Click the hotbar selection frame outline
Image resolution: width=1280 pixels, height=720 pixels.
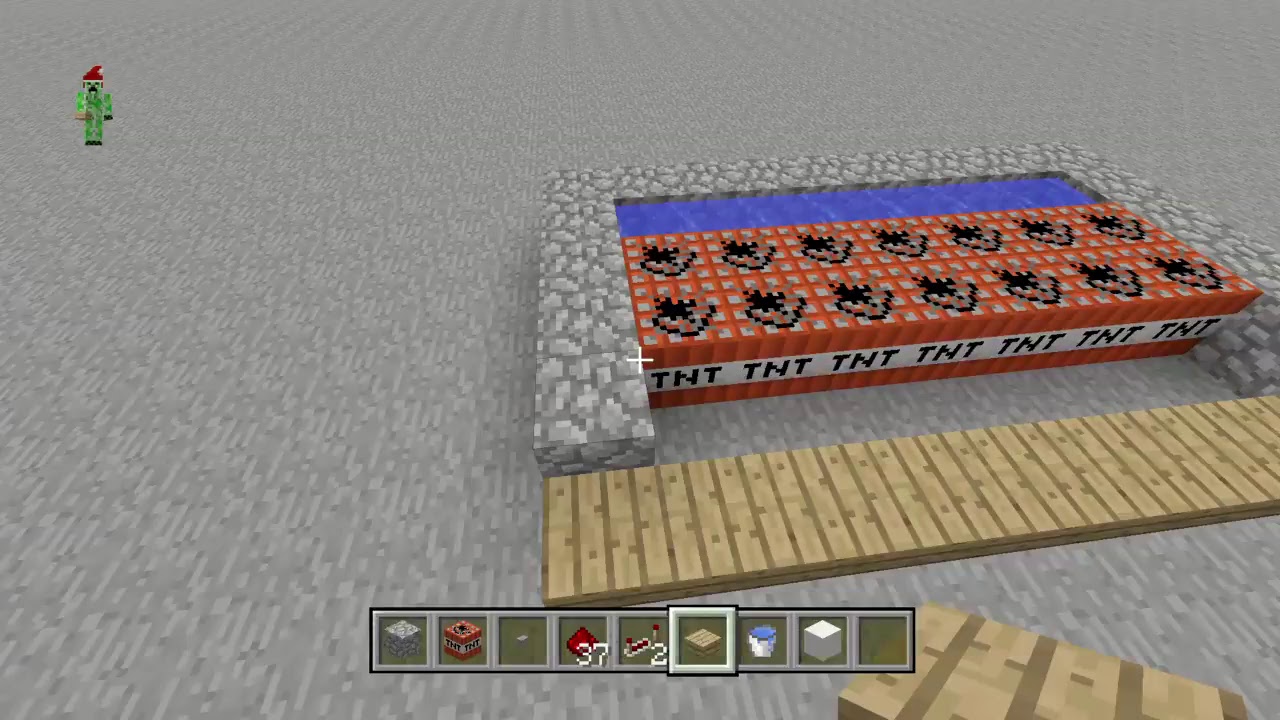click(x=702, y=610)
